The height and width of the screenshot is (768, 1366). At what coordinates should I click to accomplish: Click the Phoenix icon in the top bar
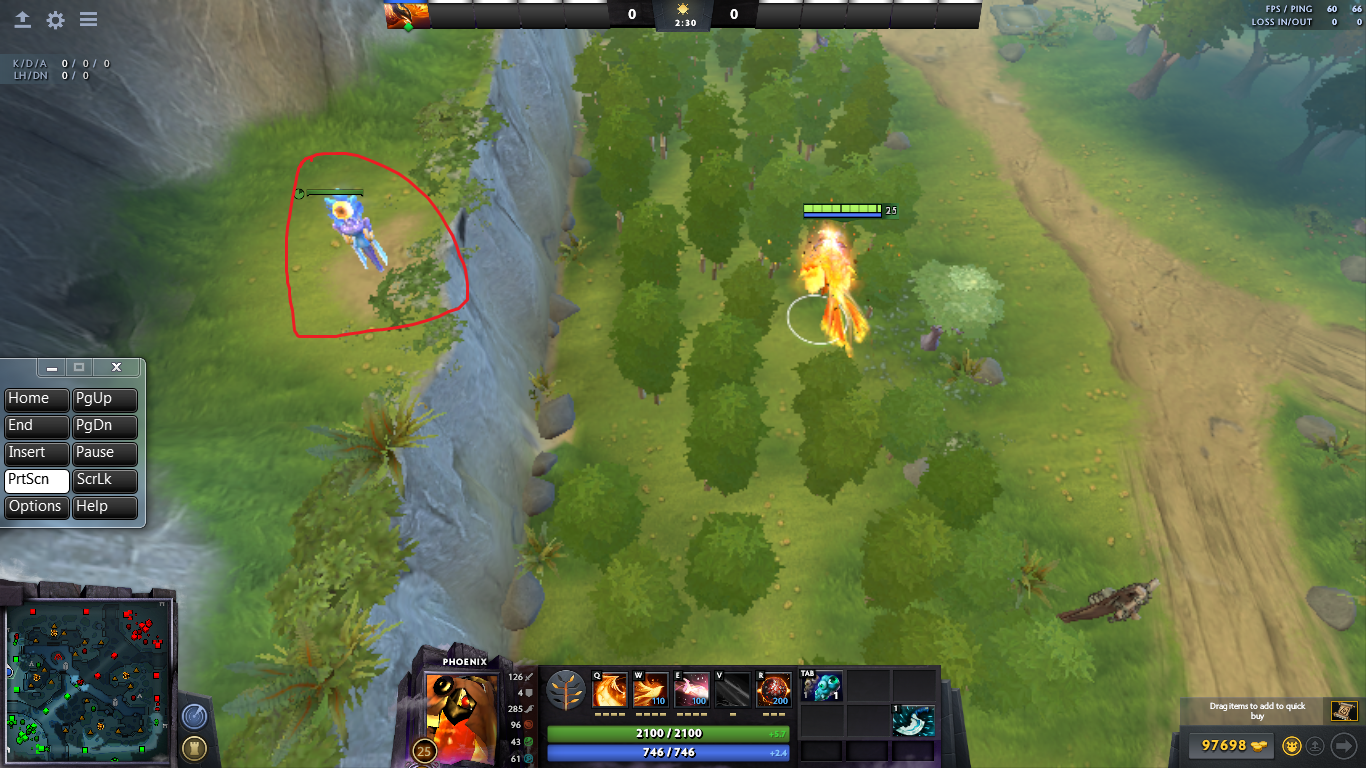pos(407,15)
